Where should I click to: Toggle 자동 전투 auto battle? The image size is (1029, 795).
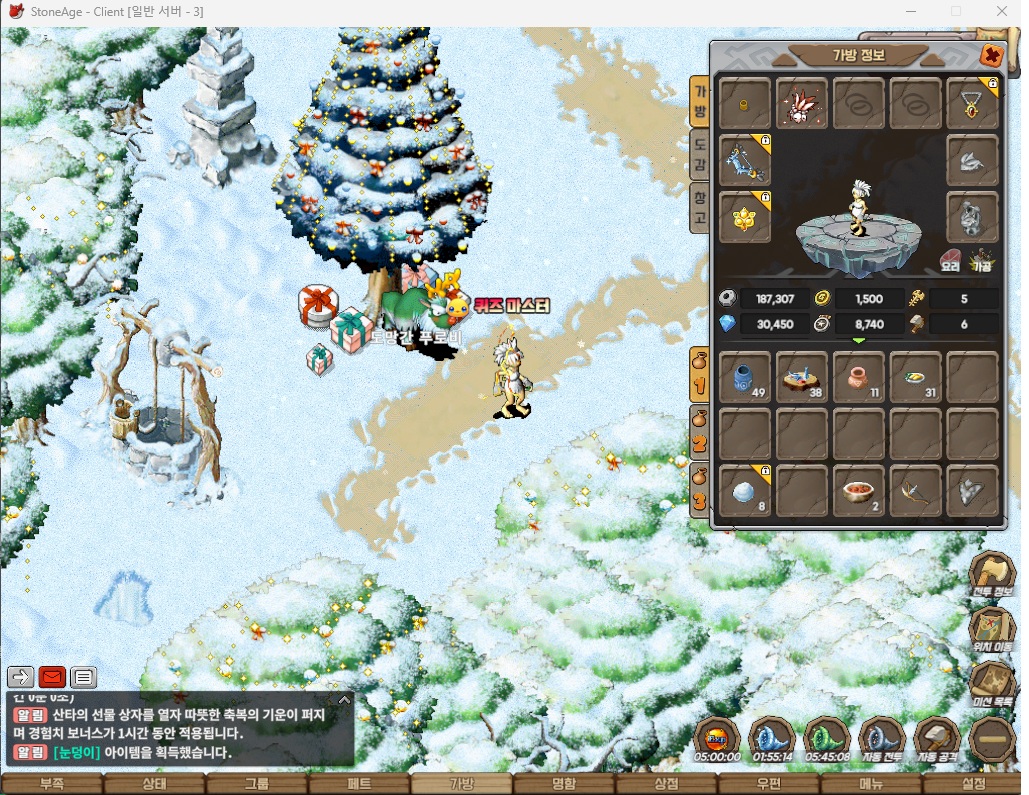pyautogui.click(x=881, y=741)
